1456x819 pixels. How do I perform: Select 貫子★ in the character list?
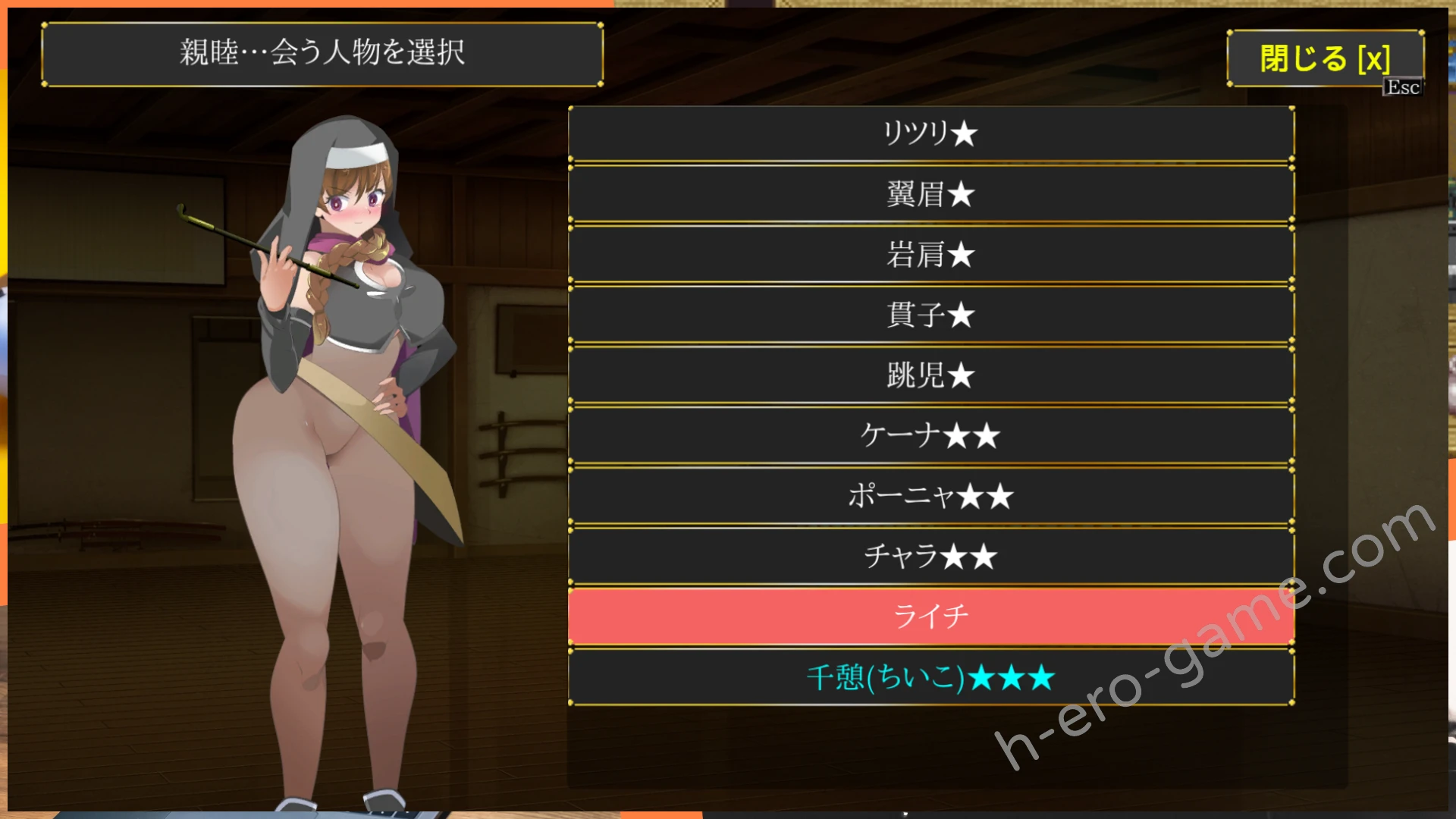pos(930,315)
